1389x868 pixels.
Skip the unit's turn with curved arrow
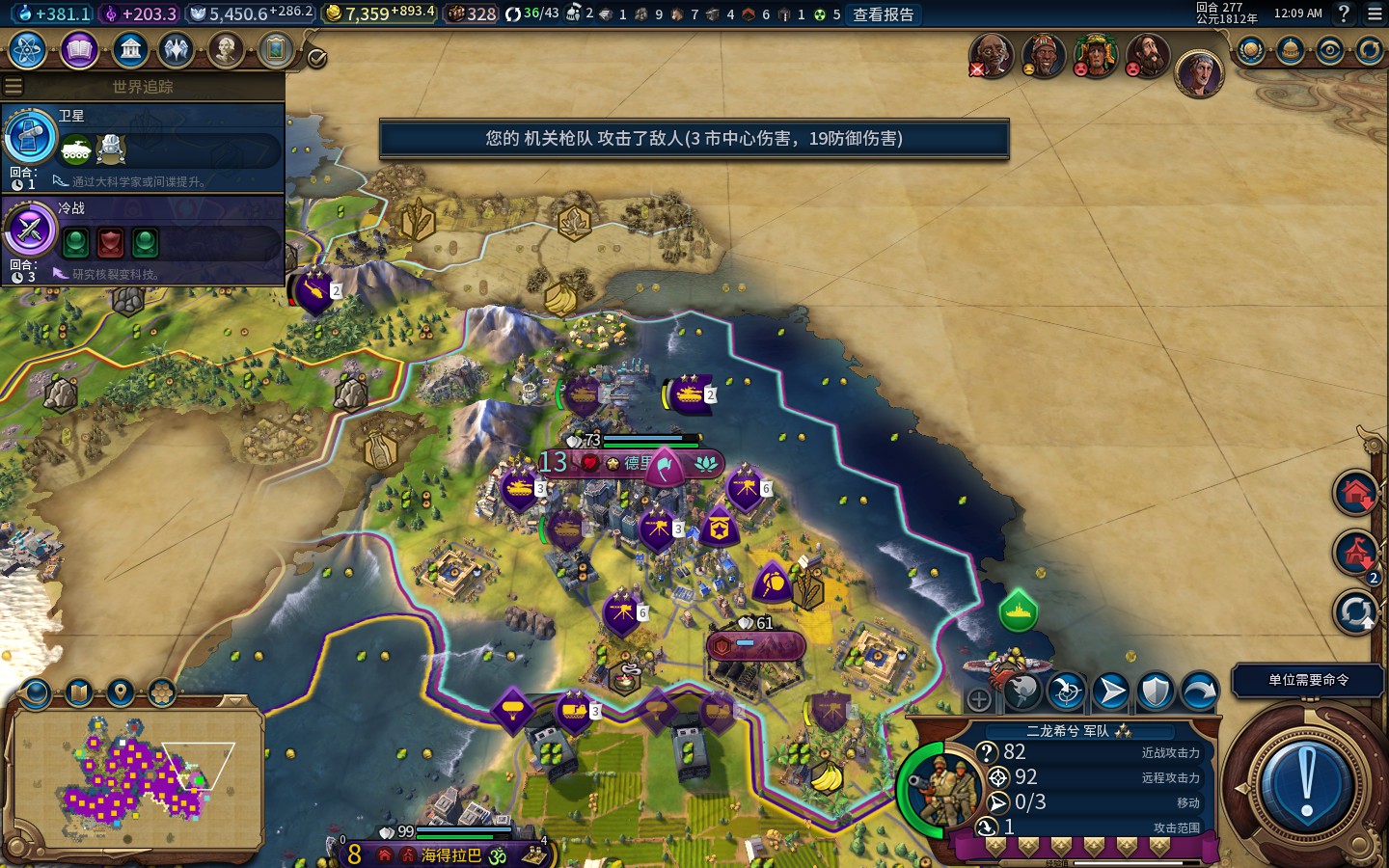(x=1199, y=691)
